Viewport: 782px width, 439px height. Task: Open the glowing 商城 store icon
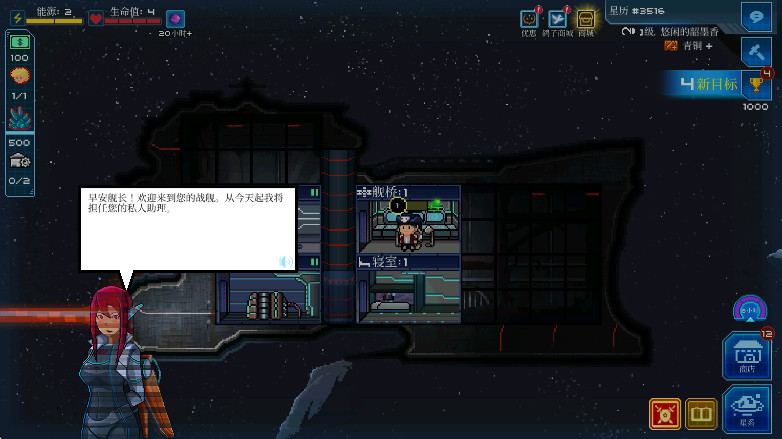[x=585, y=19]
